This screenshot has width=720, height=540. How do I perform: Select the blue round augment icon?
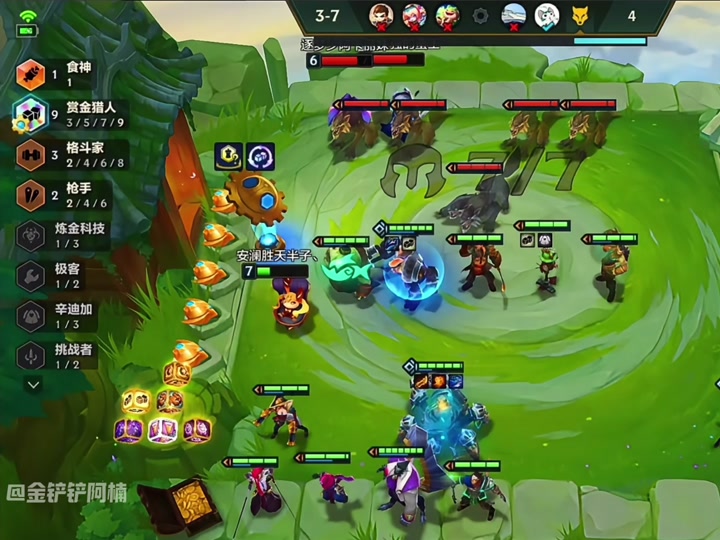click(x=261, y=155)
